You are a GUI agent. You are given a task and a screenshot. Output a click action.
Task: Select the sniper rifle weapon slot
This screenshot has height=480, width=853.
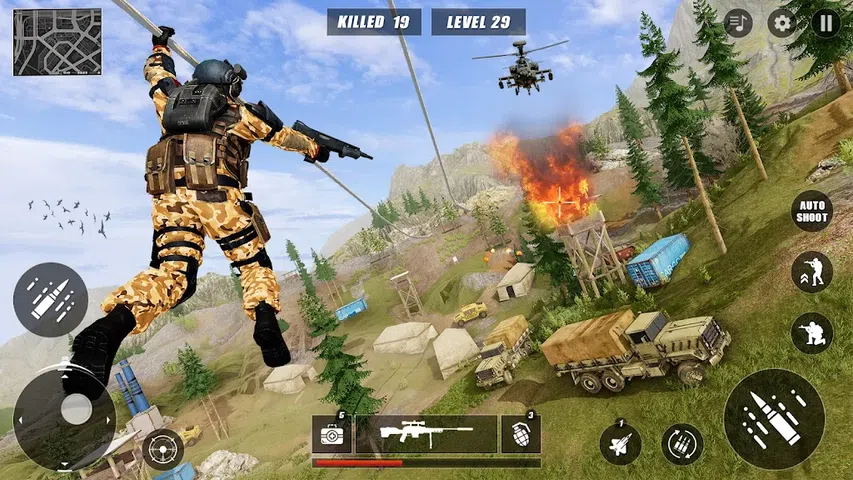(426, 434)
